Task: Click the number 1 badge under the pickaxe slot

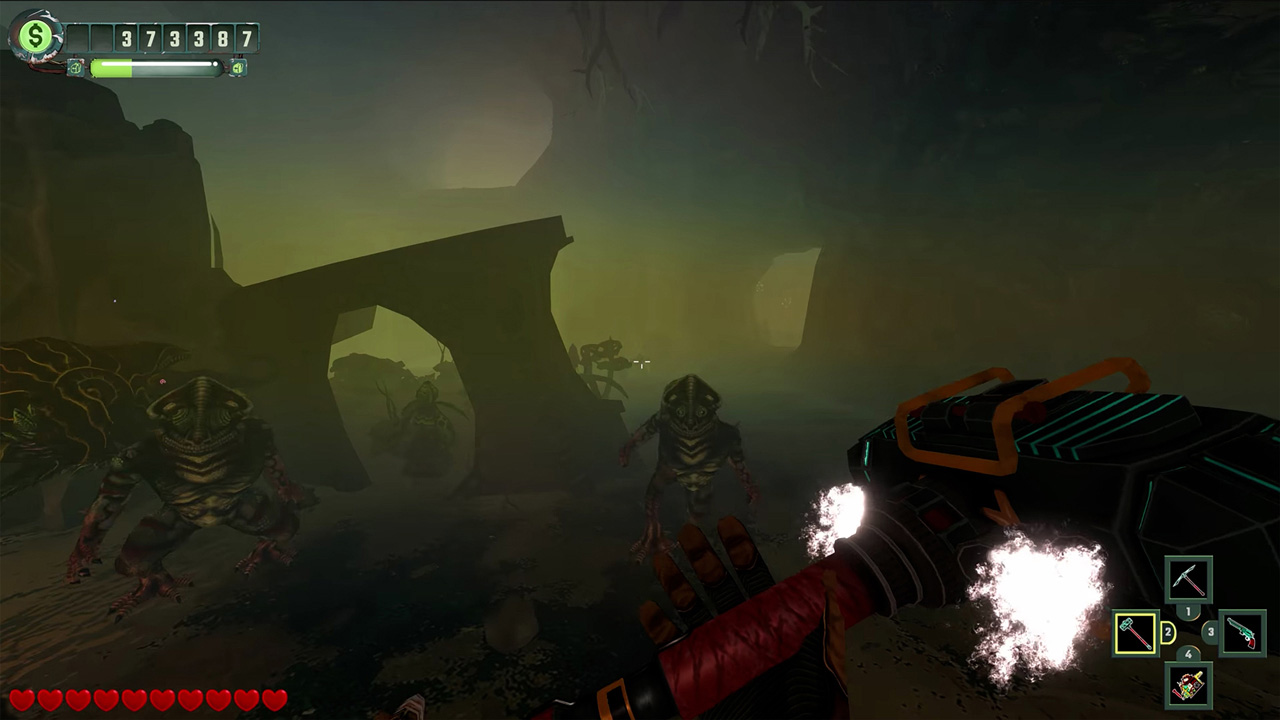Action: coord(1188,611)
